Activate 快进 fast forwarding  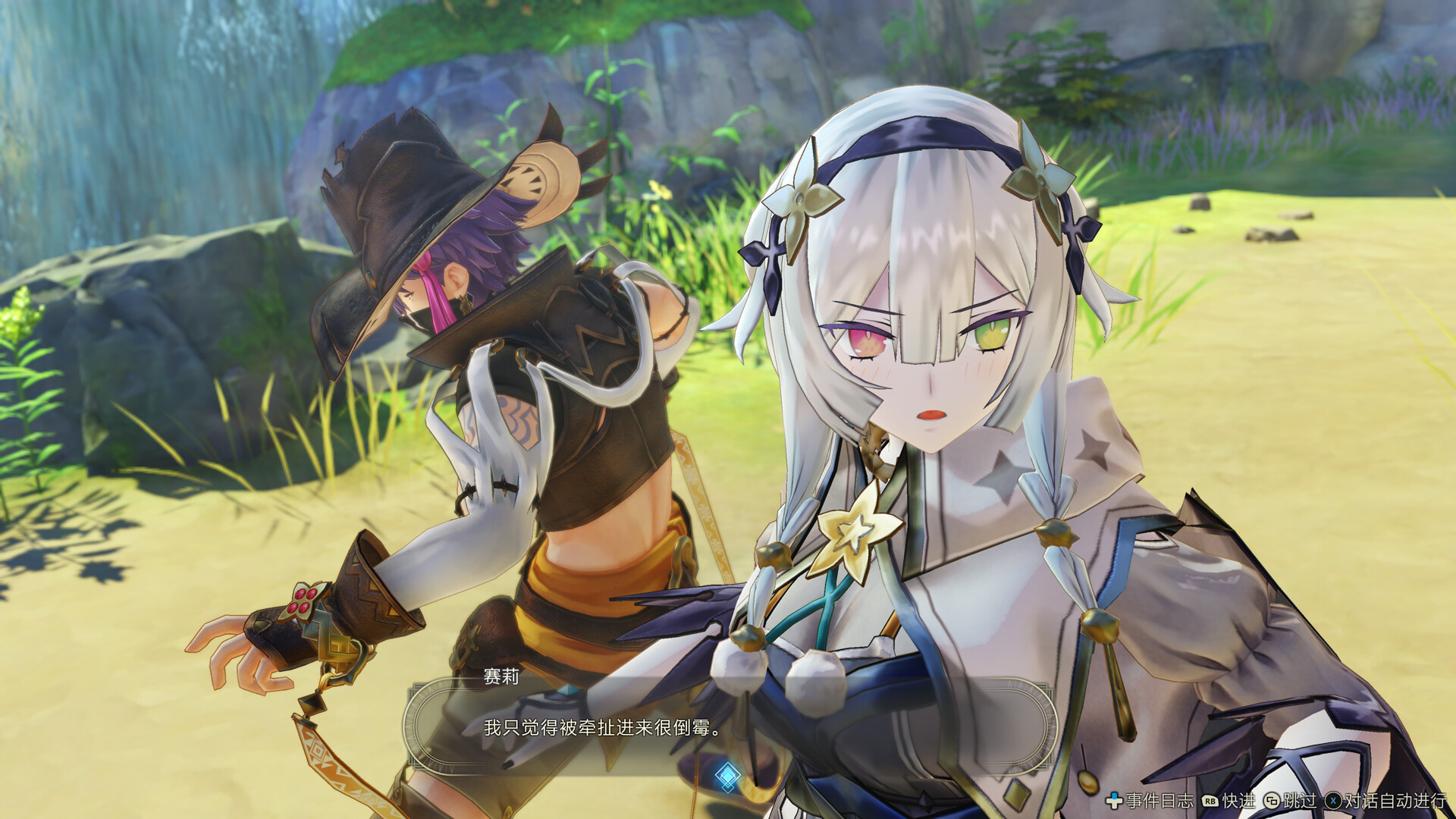(1238, 800)
